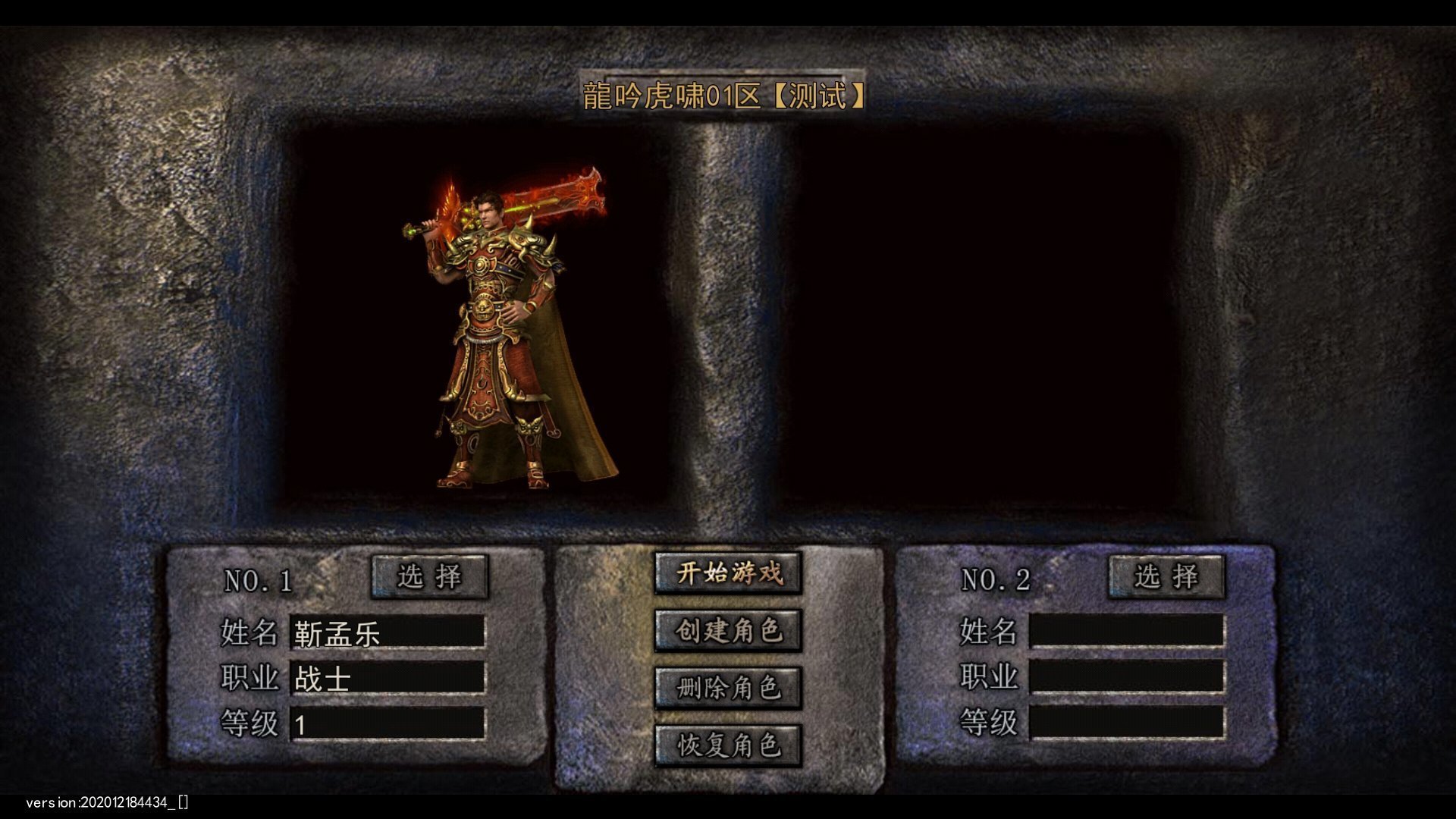
Task: Click the 开始游戏 start game button
Action: click(x=728, y=573)
